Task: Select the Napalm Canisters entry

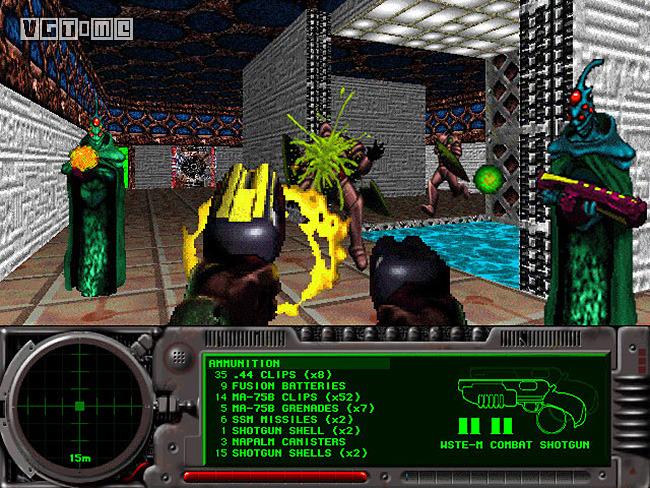Action: 277,440
